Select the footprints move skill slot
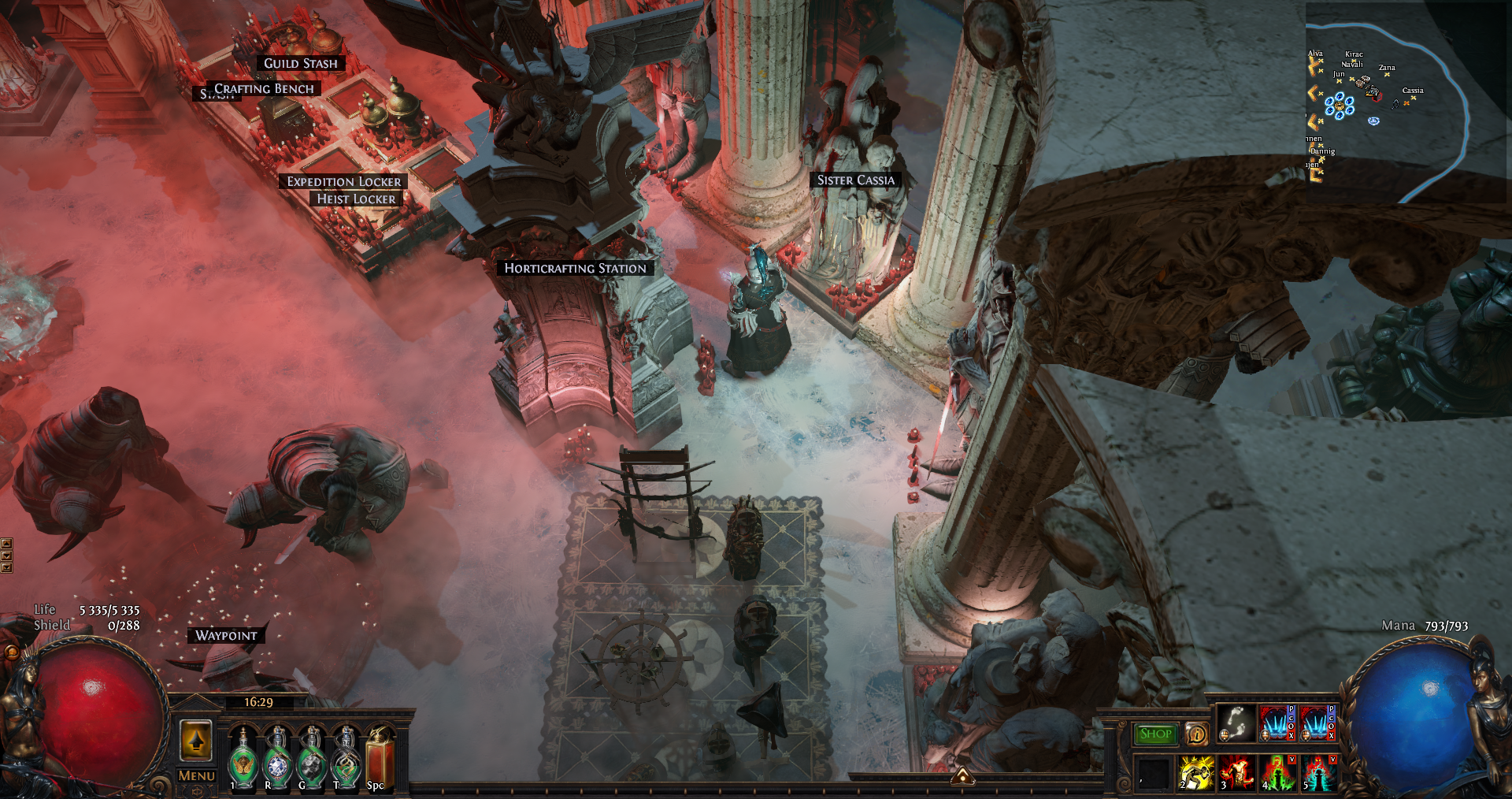 pos(1236,723)
